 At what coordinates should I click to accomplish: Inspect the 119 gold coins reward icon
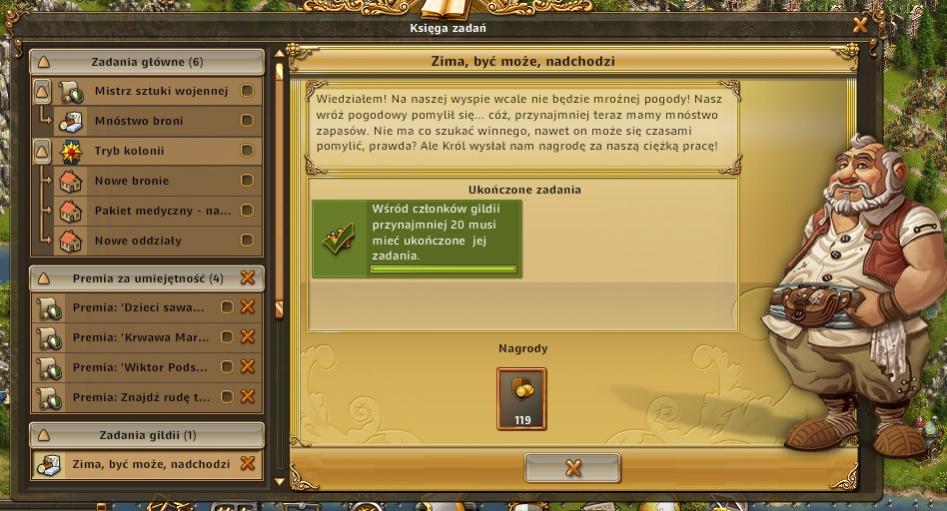[x=522, y=397]
